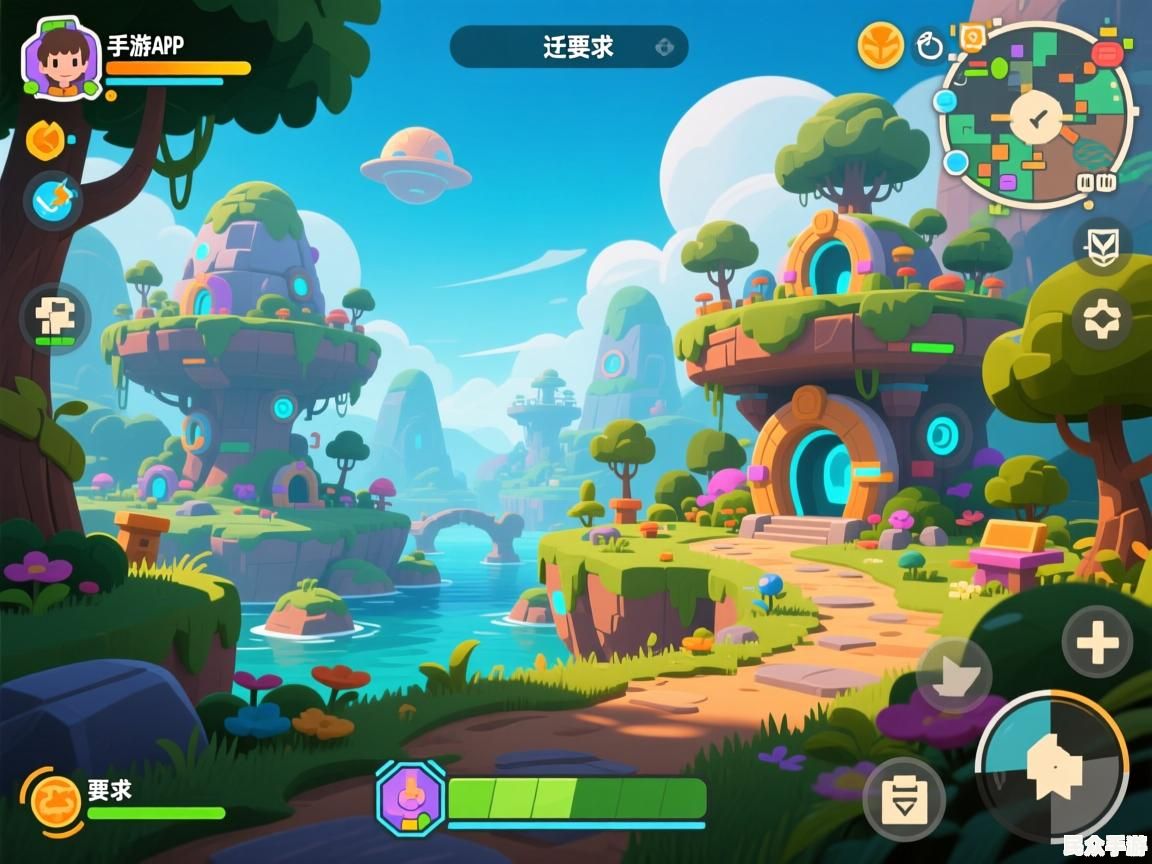Click the 迁要求 banner at top center
1152x864 pixels.
pos(569,47)
